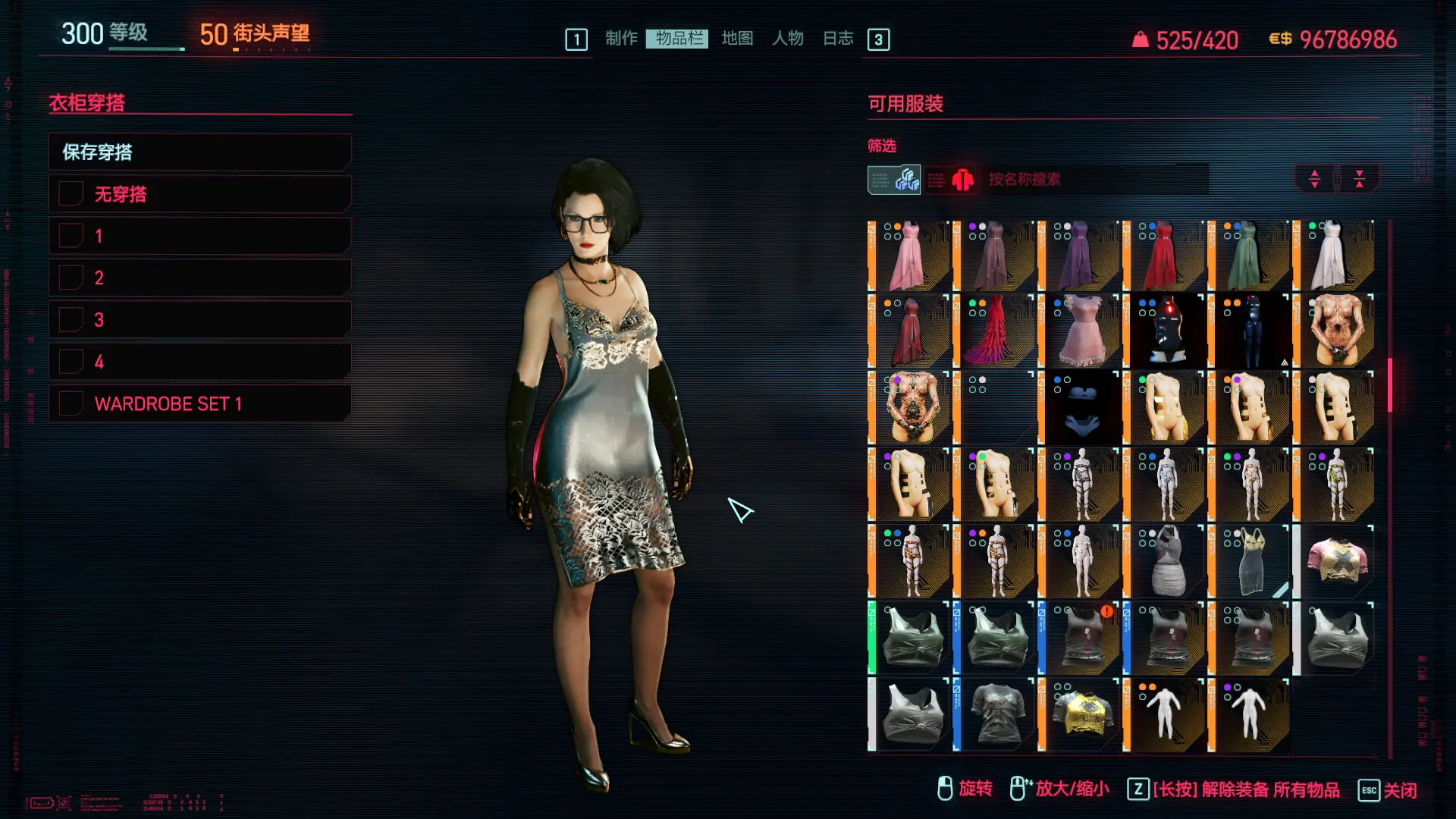Select the 无穿搭 no-outfit entry
1456x819 pixels.
[x=199, y=194]
